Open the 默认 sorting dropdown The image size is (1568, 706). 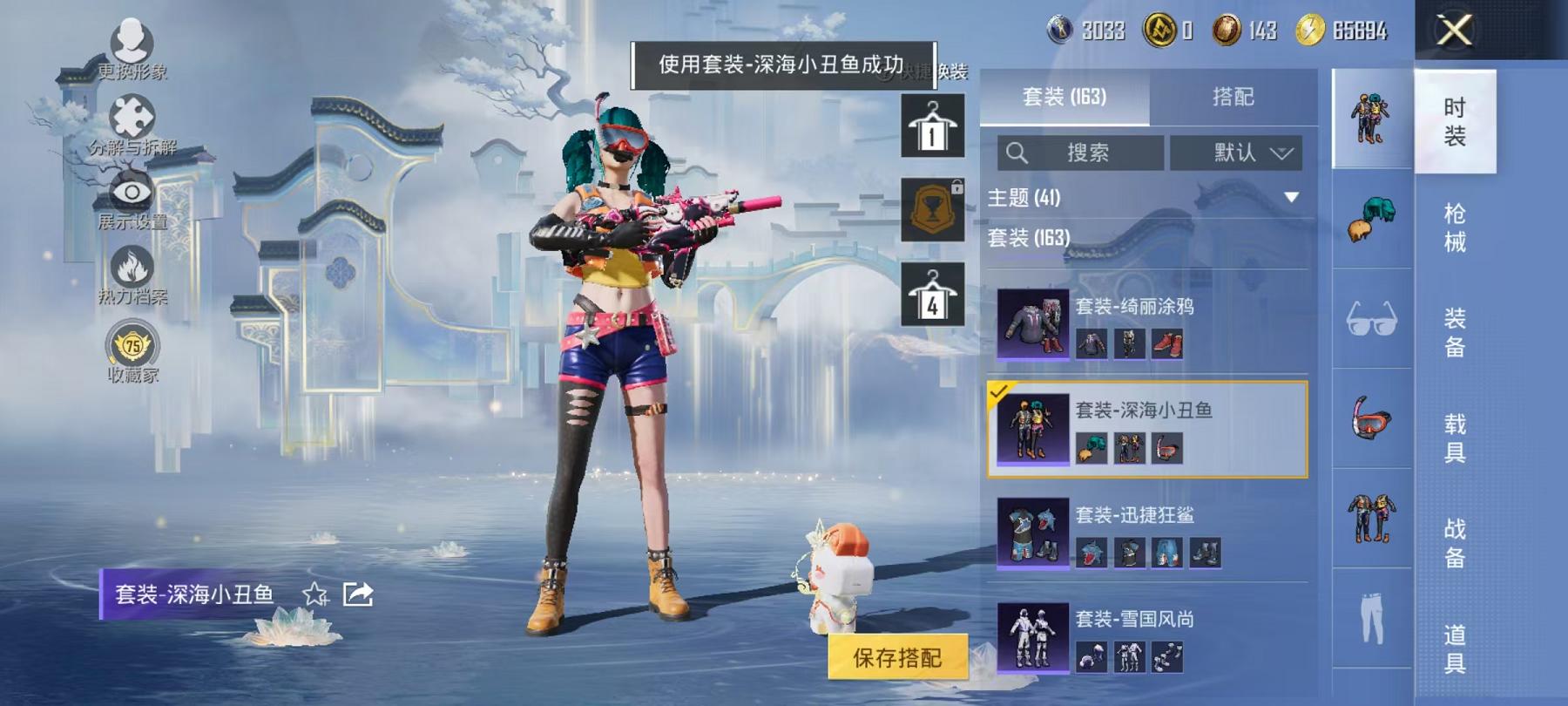point(1237,153)
